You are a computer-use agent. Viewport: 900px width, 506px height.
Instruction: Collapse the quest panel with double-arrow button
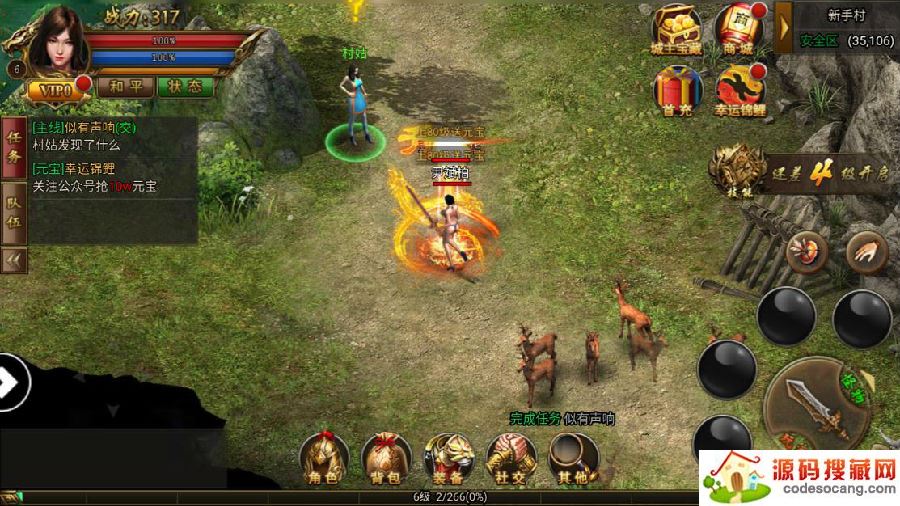click(14, 258)
